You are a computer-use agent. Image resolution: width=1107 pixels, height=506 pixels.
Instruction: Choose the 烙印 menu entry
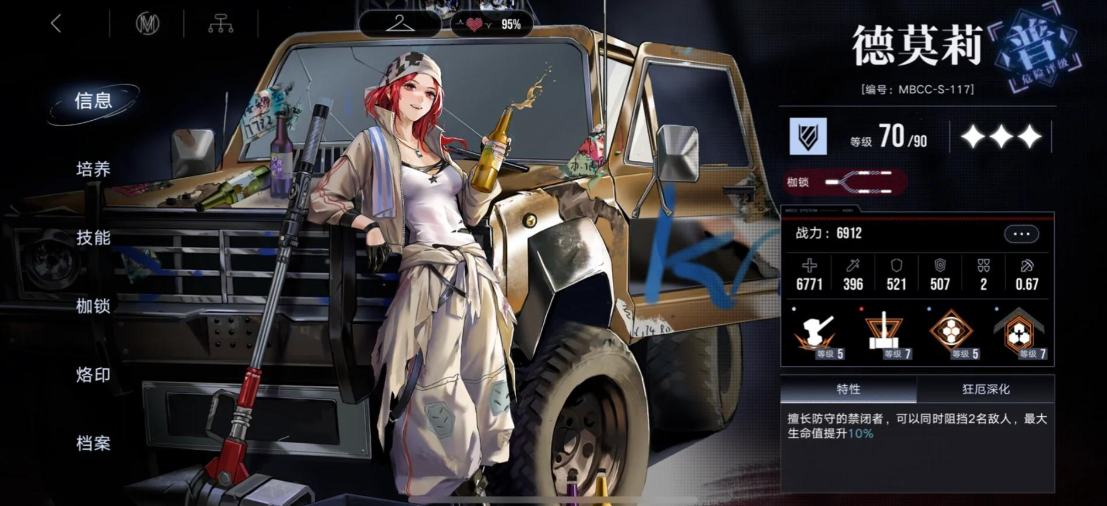[93, 375]
